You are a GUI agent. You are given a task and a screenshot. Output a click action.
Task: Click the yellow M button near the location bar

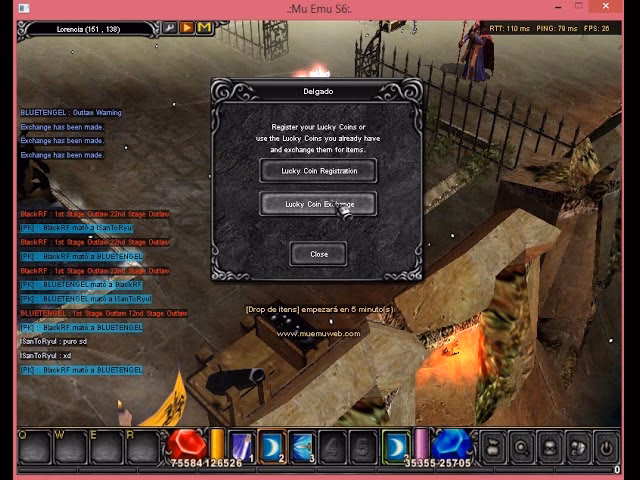click(x=204, y=28)
